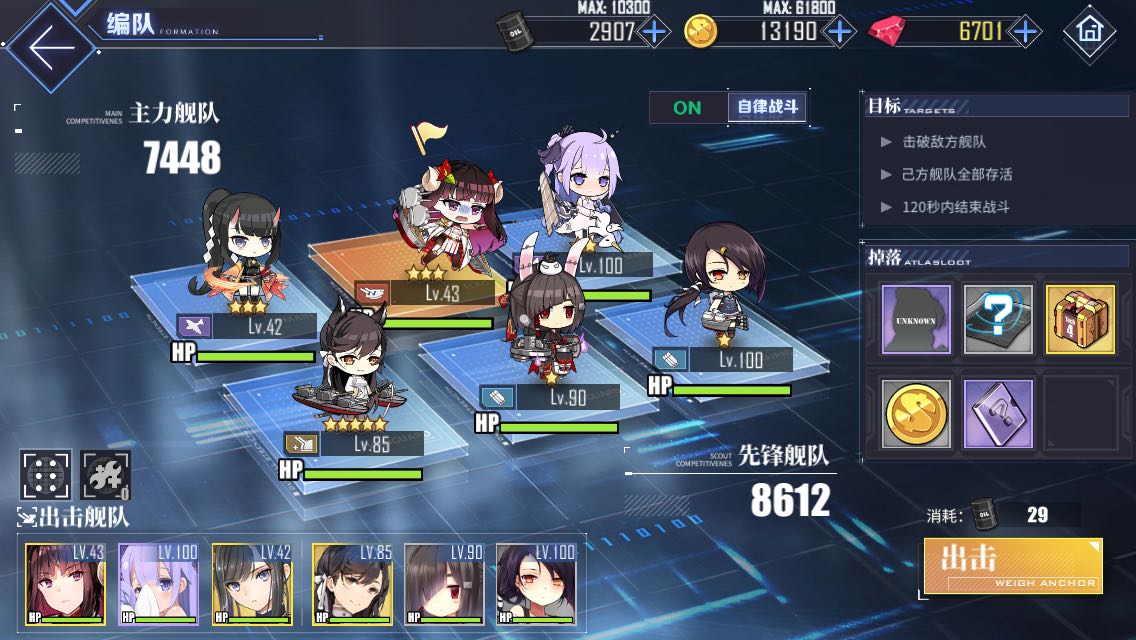Add more gold coins with plus button
Screen dimensions: 1136x640
coord(838,32)
